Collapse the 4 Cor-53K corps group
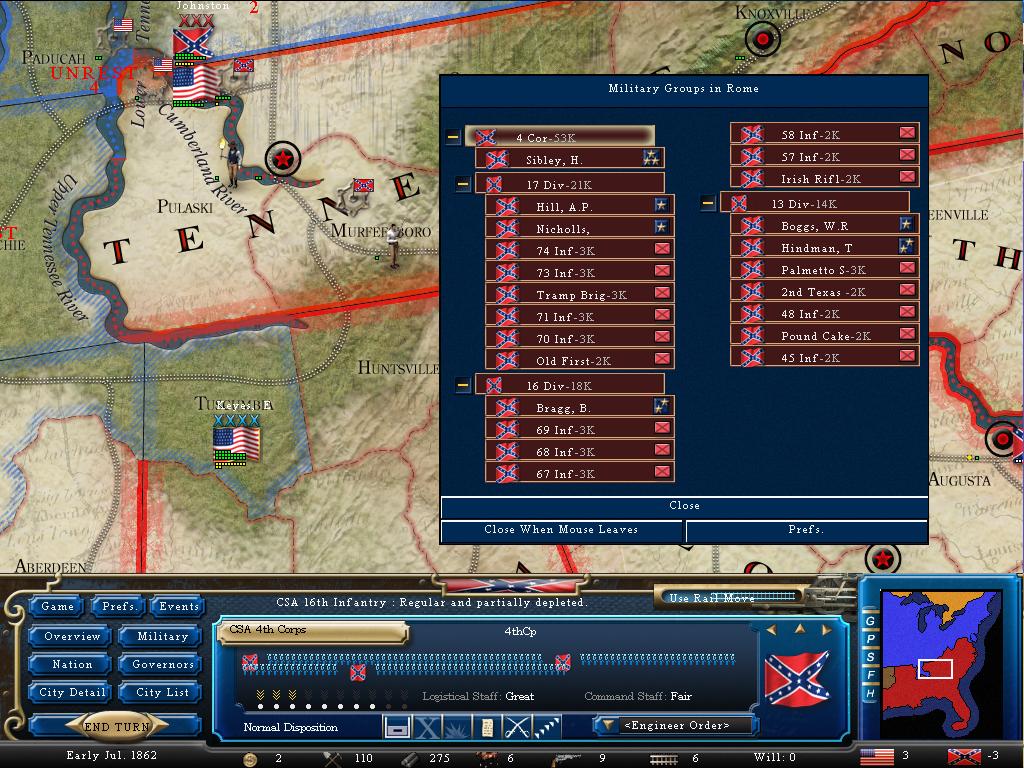Viewport: 1024px width, 770px height. pos(453,137)
